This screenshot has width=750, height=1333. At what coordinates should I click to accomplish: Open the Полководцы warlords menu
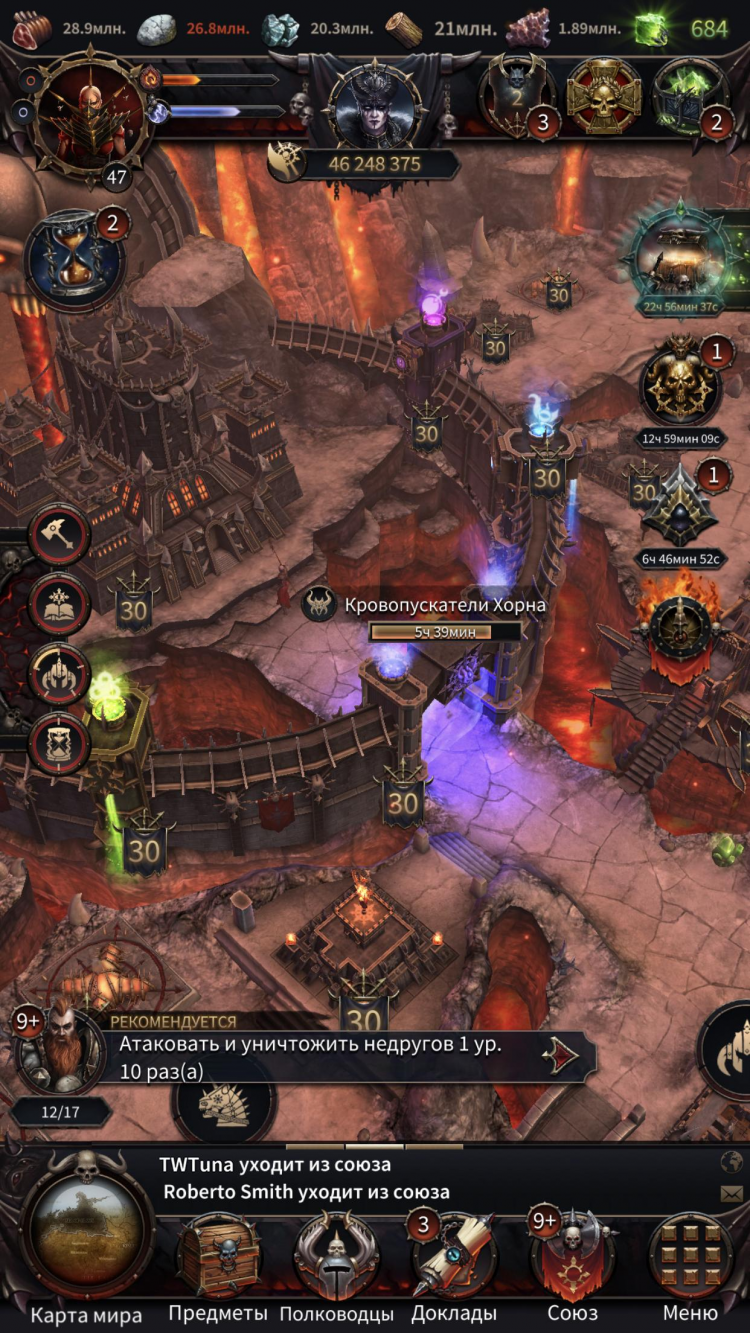[x=336, y=1257]
